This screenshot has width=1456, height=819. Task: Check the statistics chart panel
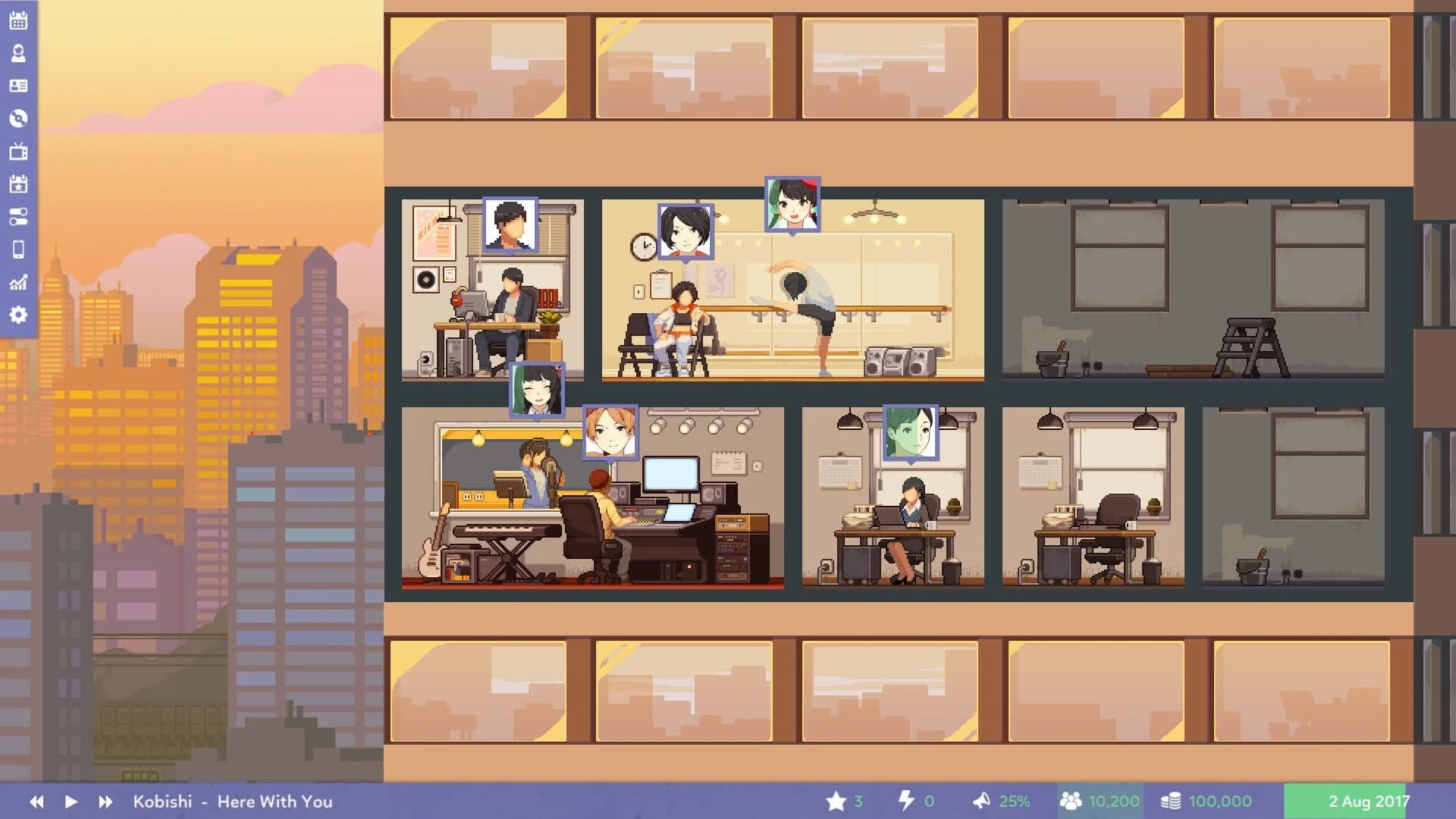pos(18,281)
